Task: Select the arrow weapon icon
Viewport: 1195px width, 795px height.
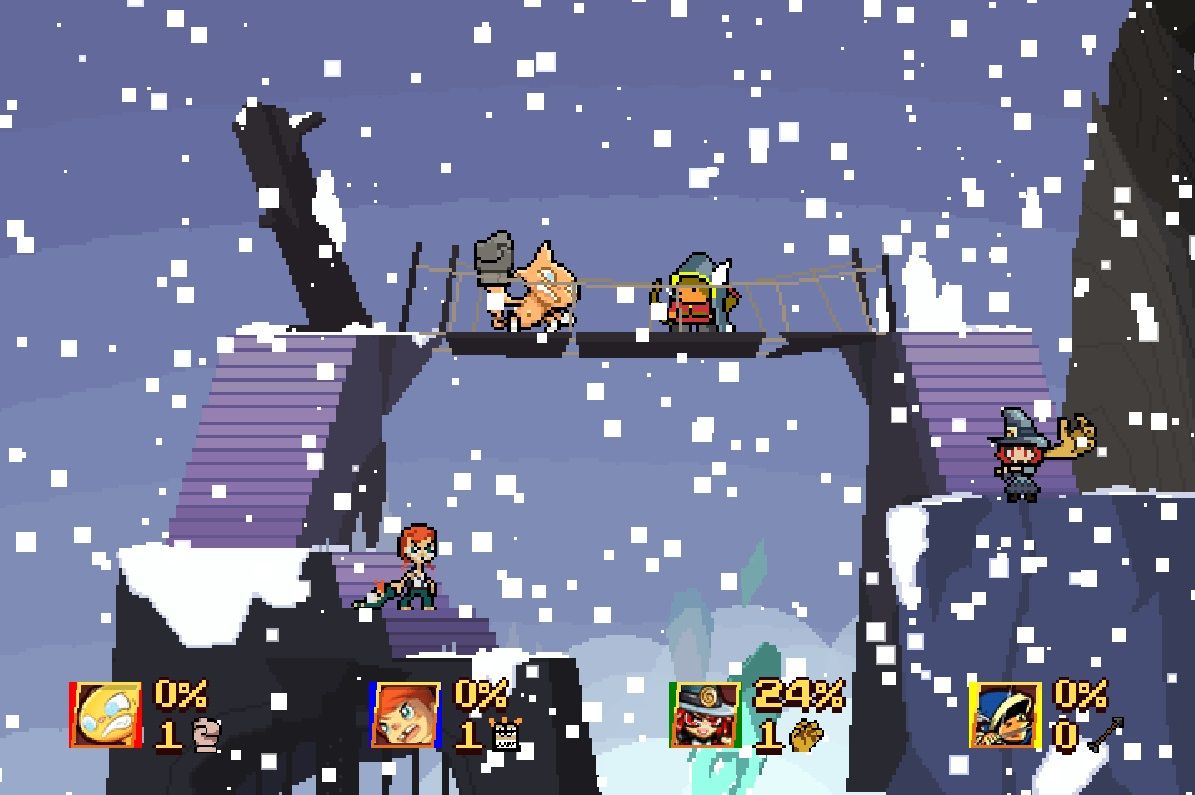Action: point(1105,735)
